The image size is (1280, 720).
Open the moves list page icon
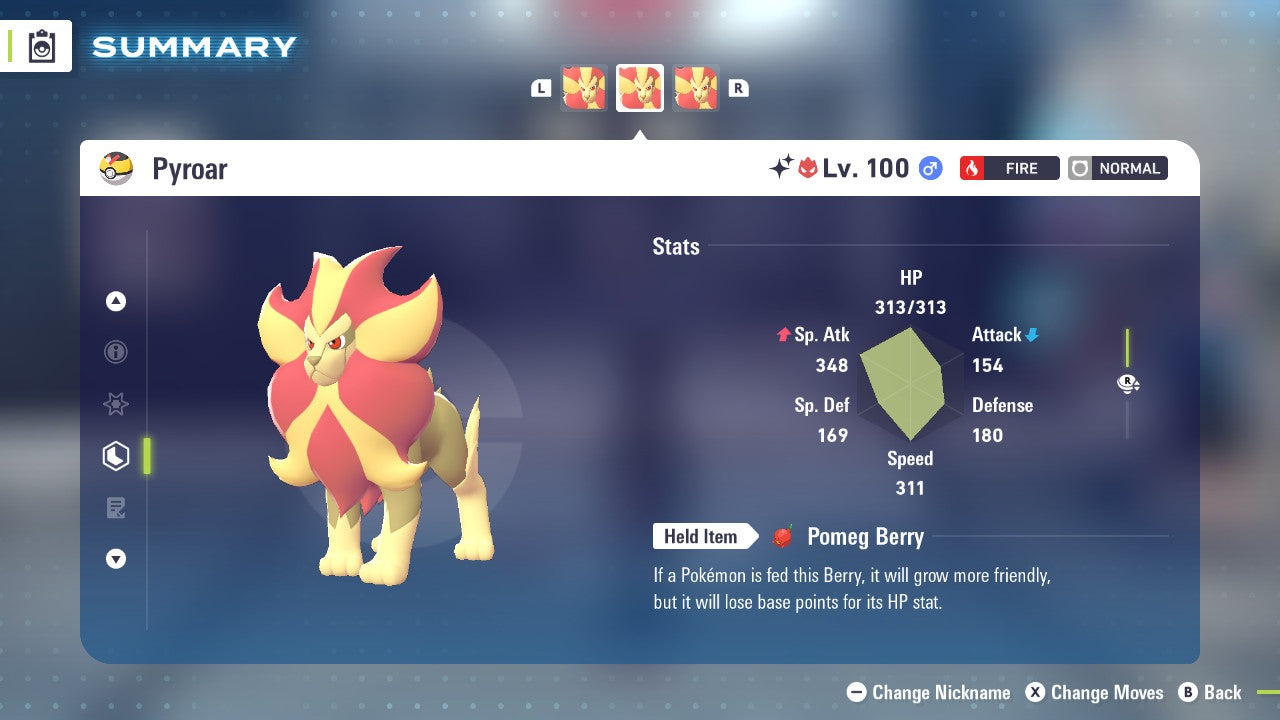click(116, 508)
